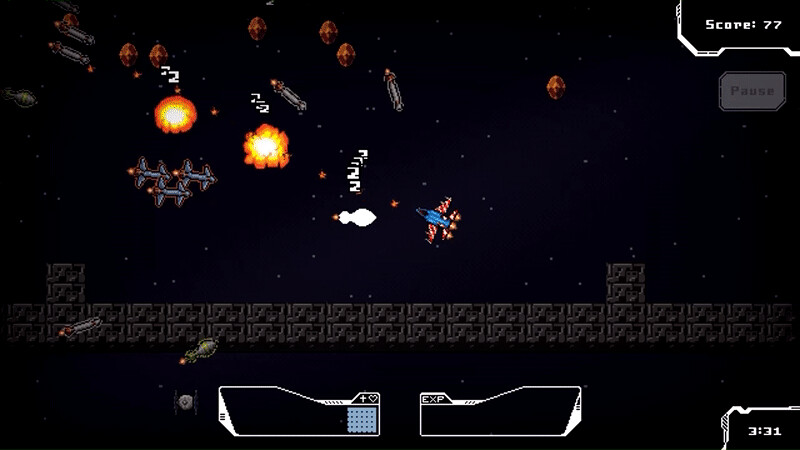Pause the game with the Pause button
This screenshot has width=800, height=450.
(x=752, y=91)
